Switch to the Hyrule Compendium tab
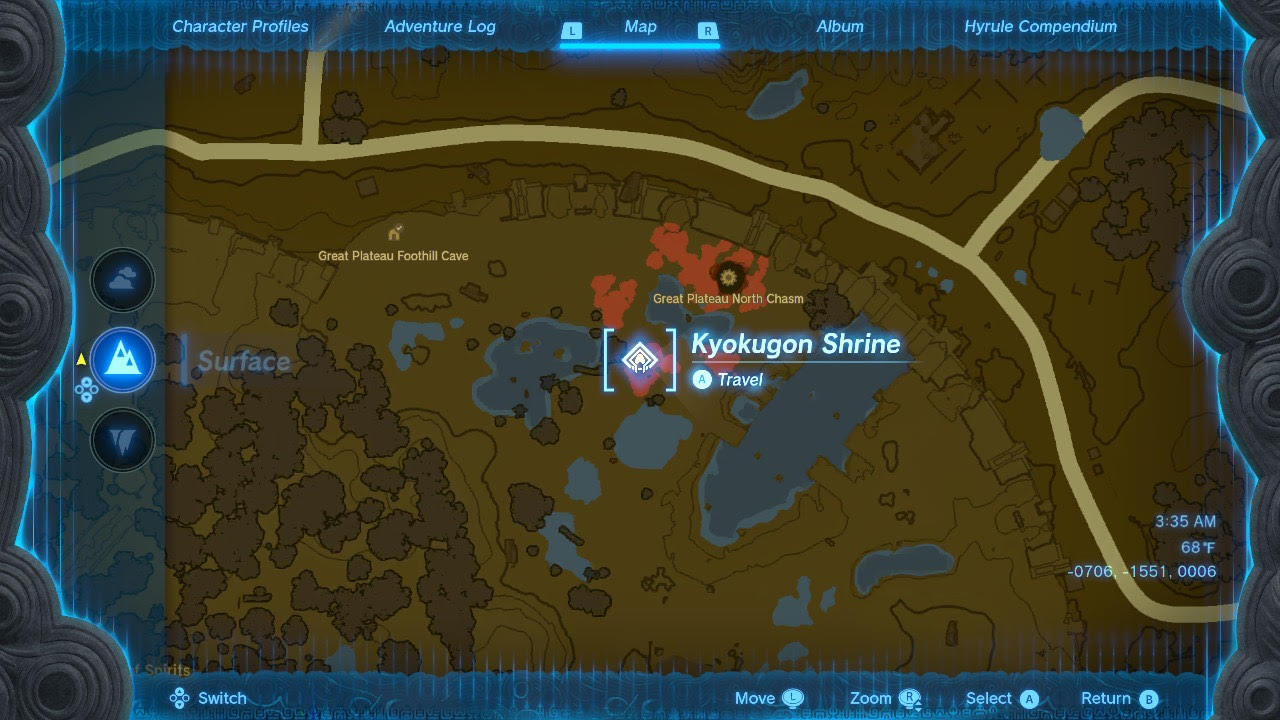Viewport: 1280px width, 720px height. [x=1040, y=27]
